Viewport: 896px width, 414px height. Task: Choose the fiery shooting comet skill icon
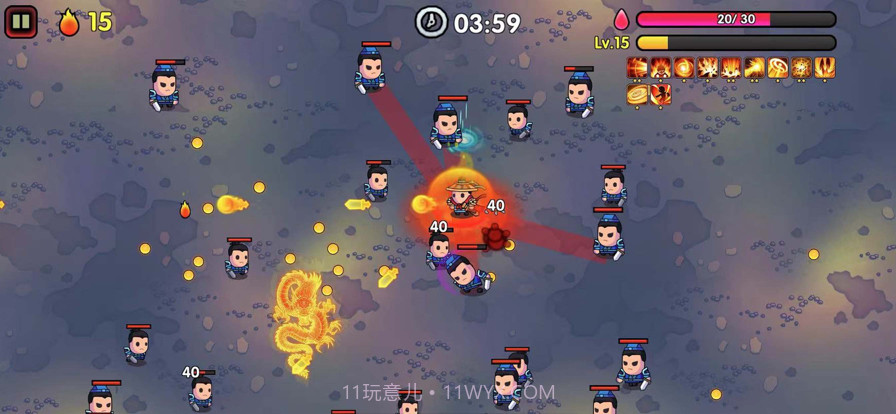point(755,67)
